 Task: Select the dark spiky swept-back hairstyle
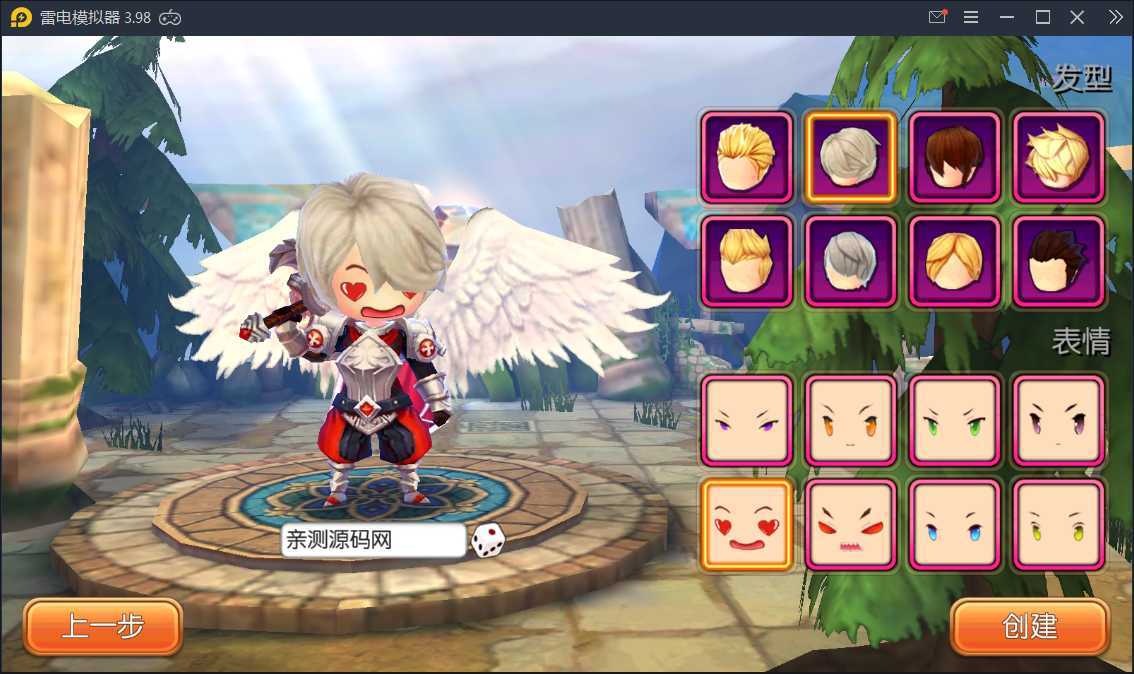[x=1058, y=261]
